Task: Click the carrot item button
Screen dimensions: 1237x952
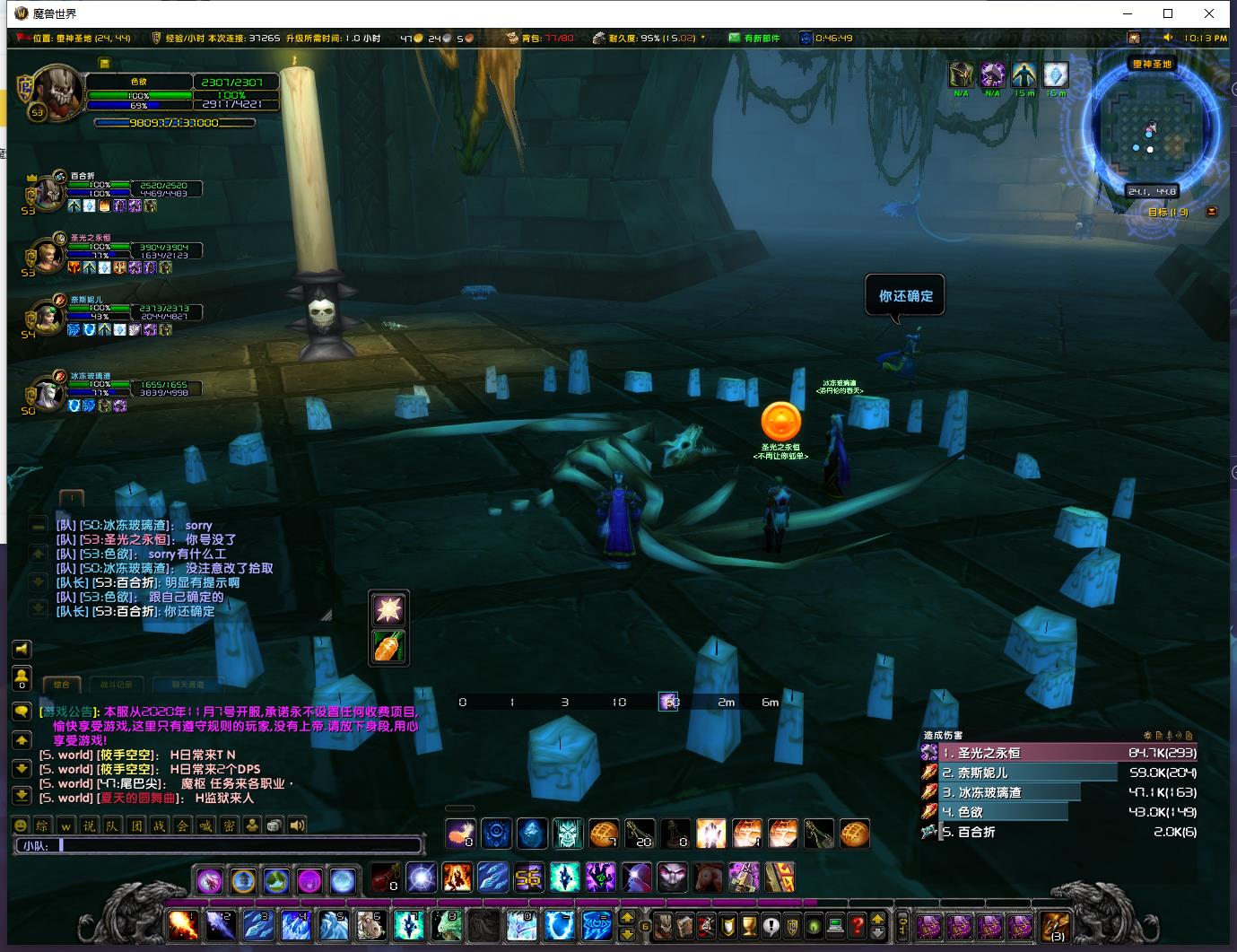Action: (x=388, y=647)
